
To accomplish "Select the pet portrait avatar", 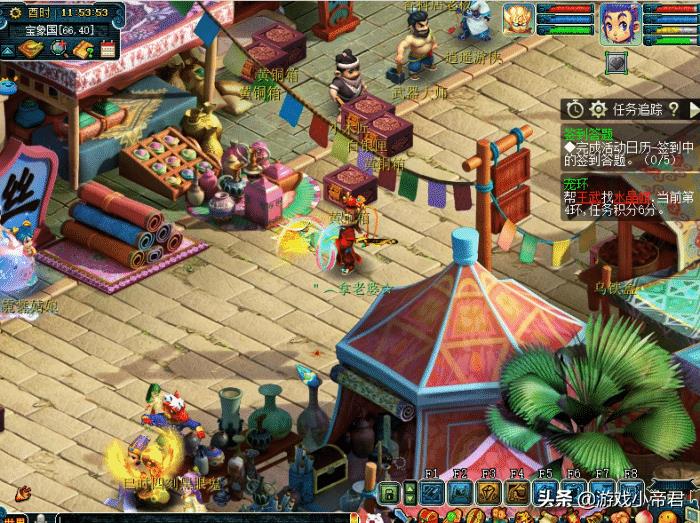I will coord(517,17).
